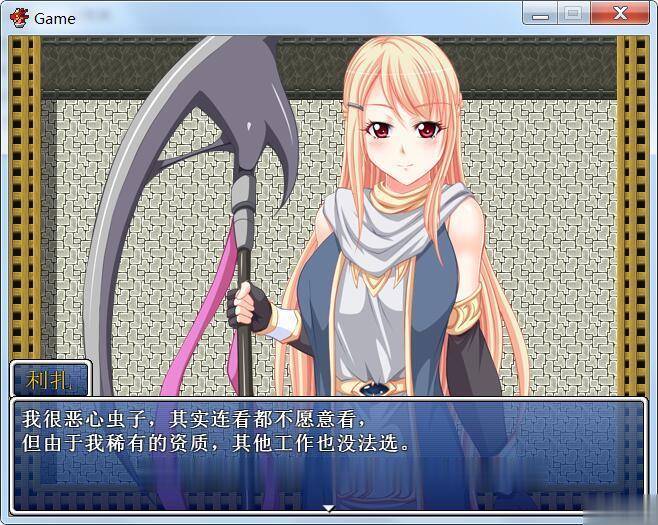Maximize the Game window
658x525 pixels.
(572, 14)
